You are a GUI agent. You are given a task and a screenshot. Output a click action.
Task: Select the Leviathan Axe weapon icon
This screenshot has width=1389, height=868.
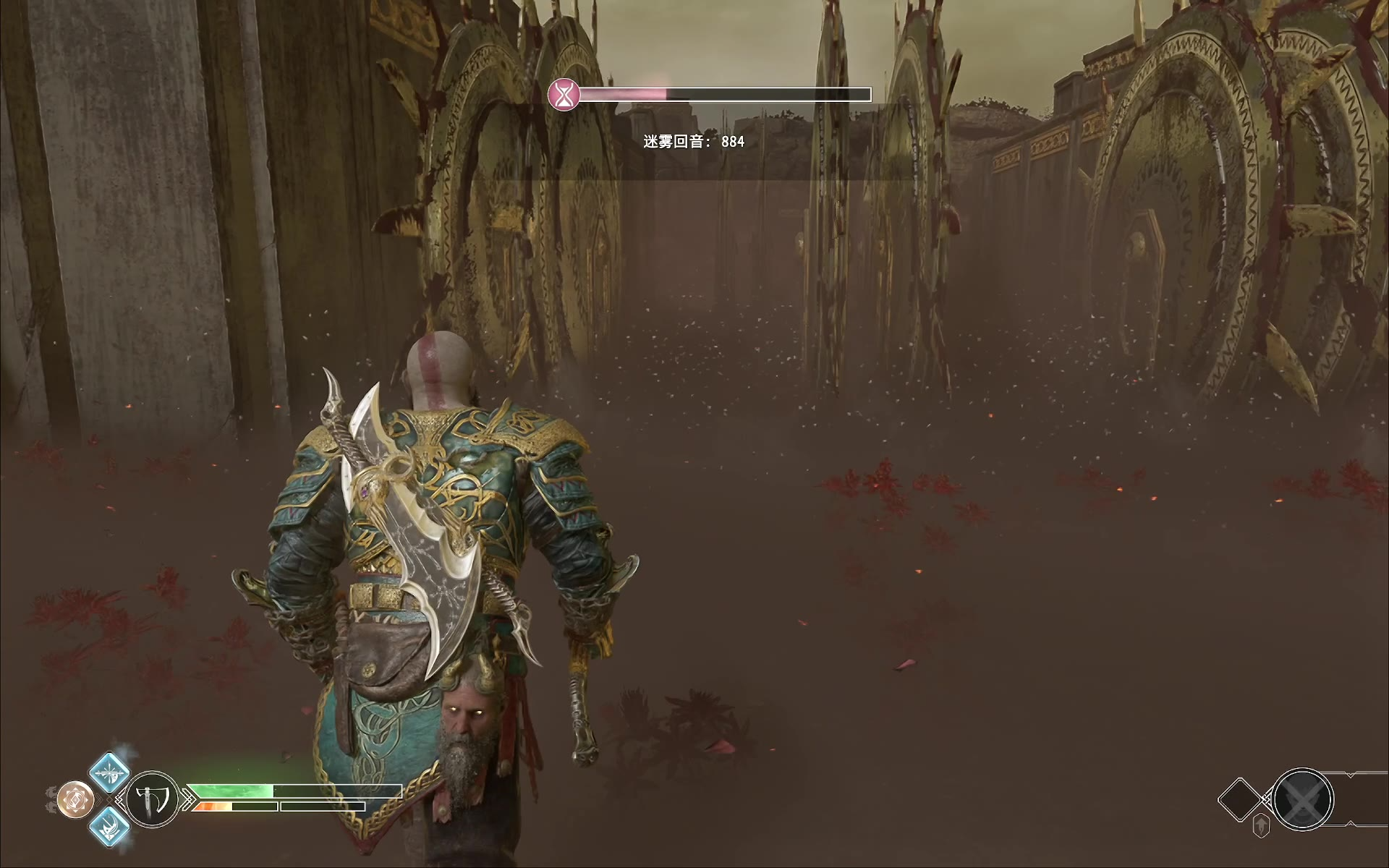[x=153, y=799]
